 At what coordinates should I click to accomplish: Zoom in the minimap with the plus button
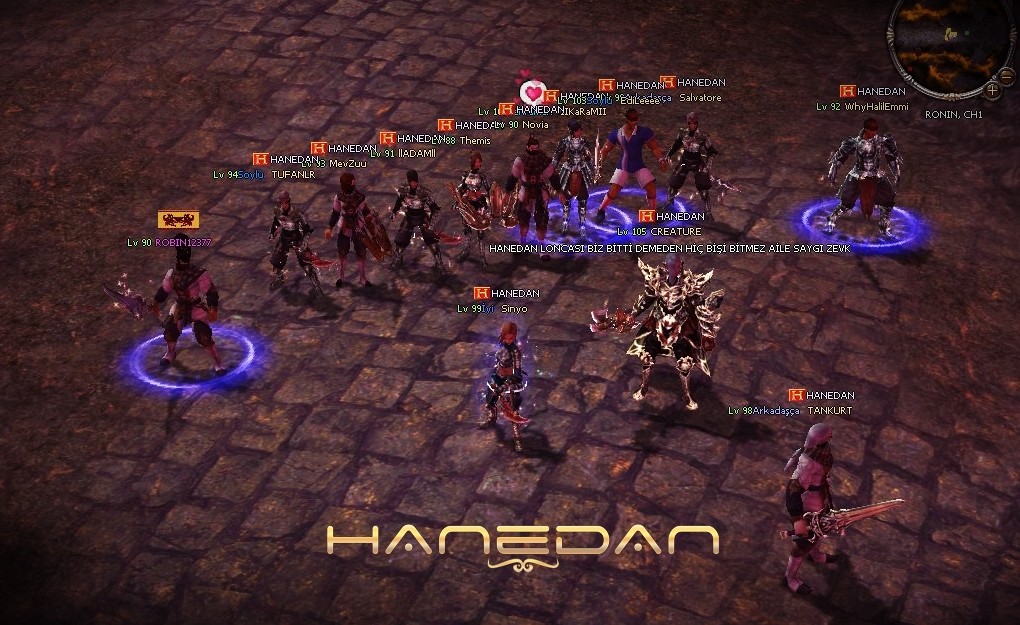tap(993, 90)
